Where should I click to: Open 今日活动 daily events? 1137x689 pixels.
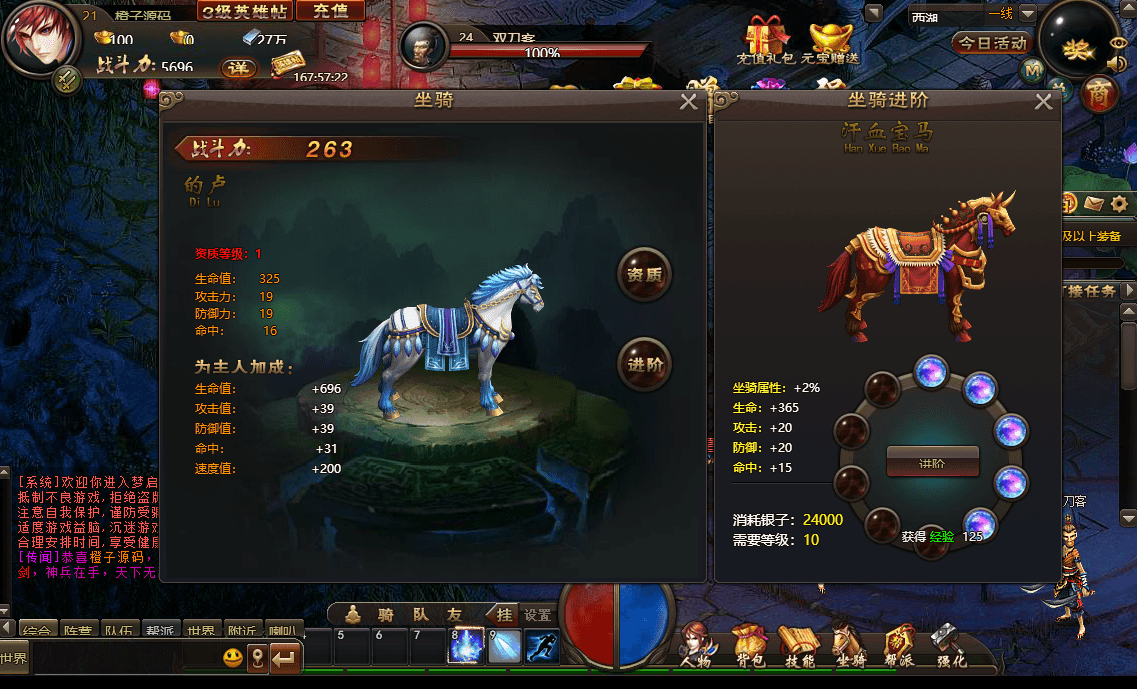(991, 42)
